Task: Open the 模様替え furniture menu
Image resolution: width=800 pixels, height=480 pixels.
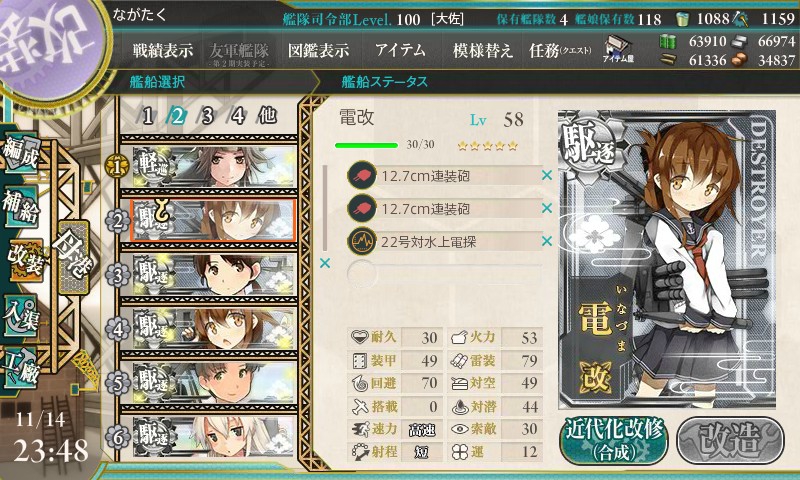Action: click(482, 50)
